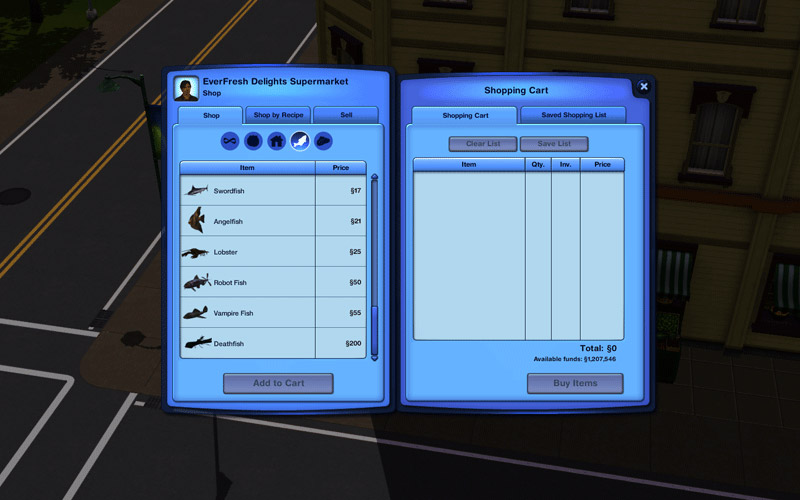Filter the shop by the house category icon
Viewport: 800px width, 500px height.
point(276,141)
